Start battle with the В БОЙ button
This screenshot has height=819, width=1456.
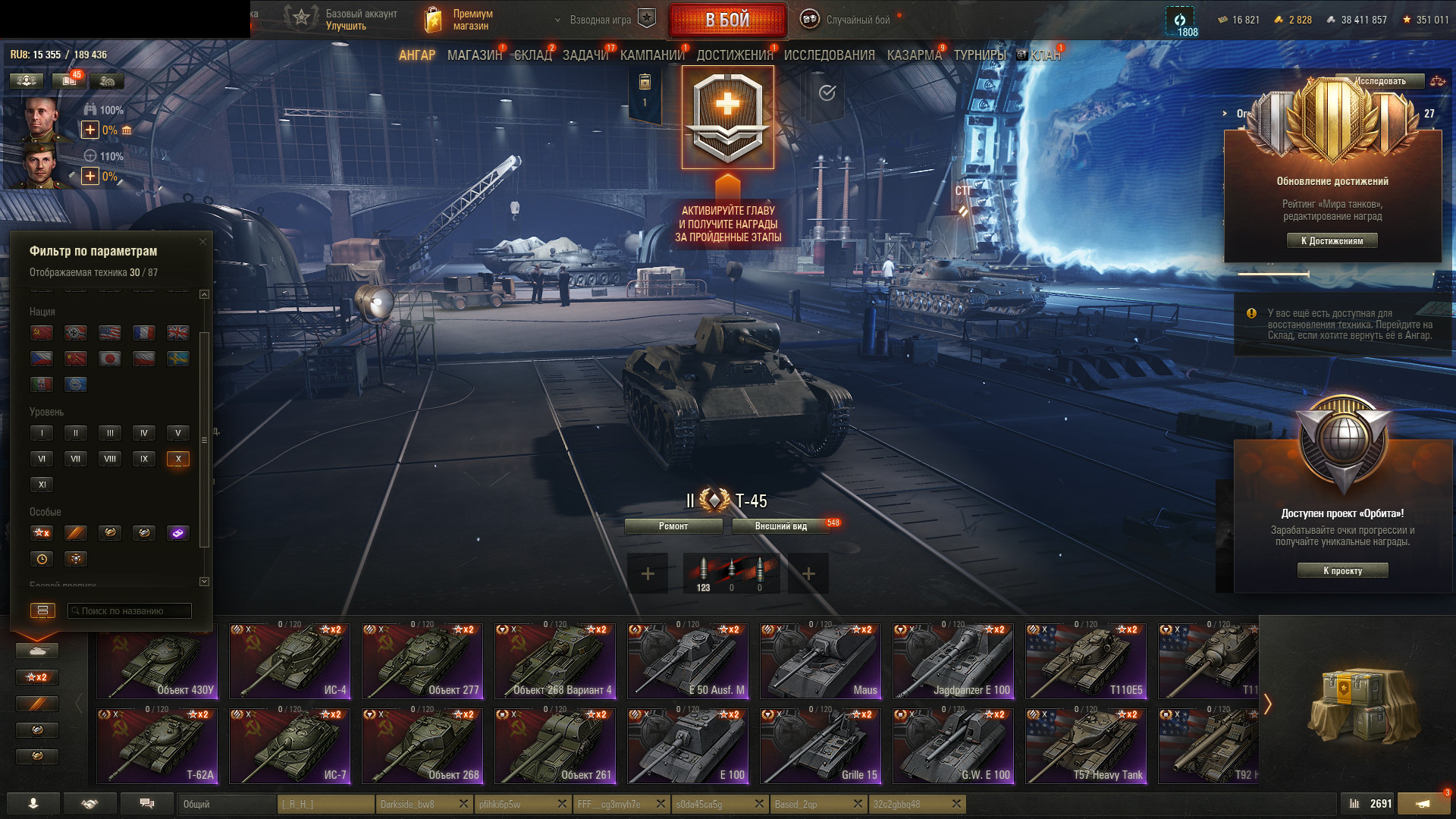(727, 20)
